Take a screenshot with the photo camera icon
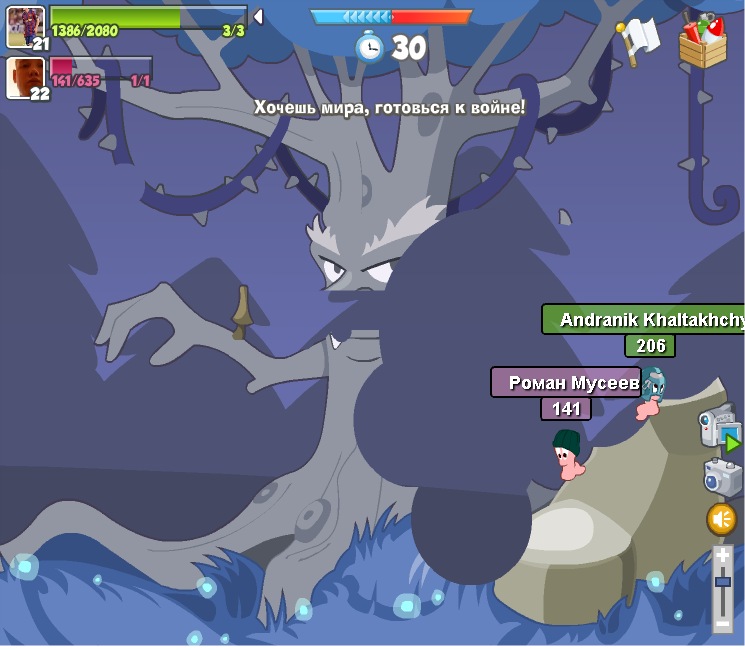This screenshot has width=745, height=650. point(721,477)
